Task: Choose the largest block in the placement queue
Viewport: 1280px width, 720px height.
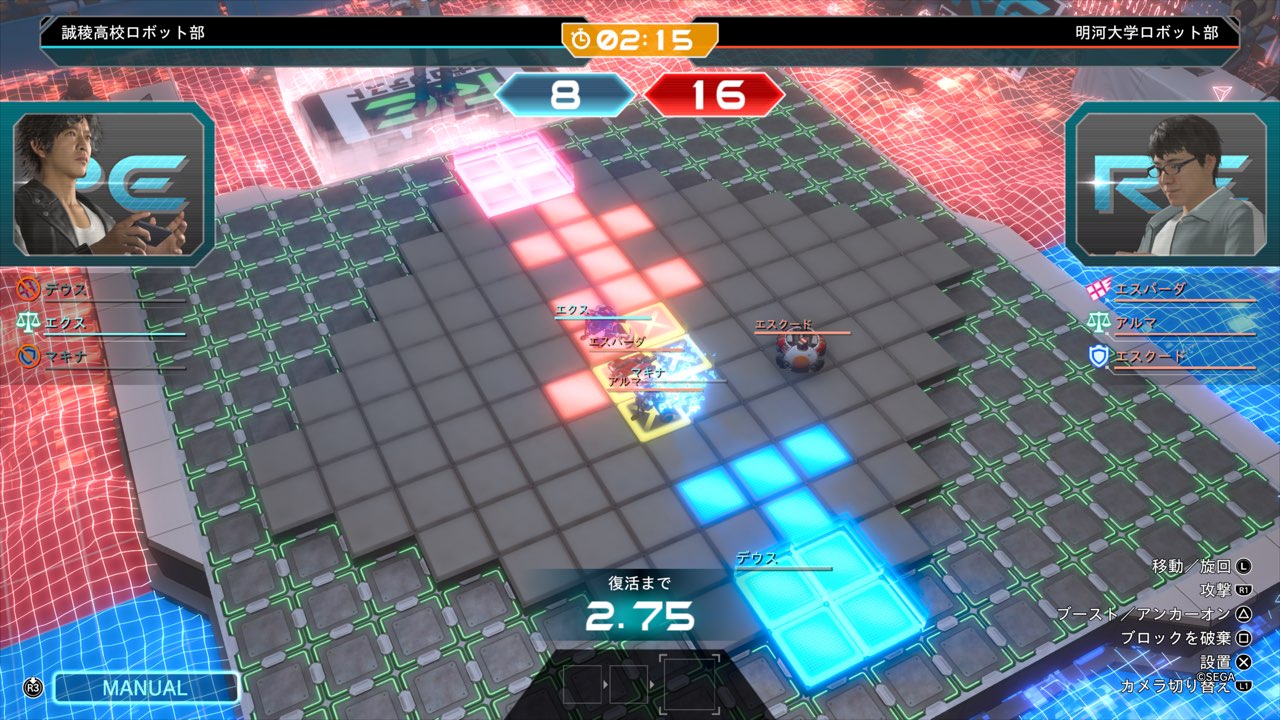Action: [690, 685]
